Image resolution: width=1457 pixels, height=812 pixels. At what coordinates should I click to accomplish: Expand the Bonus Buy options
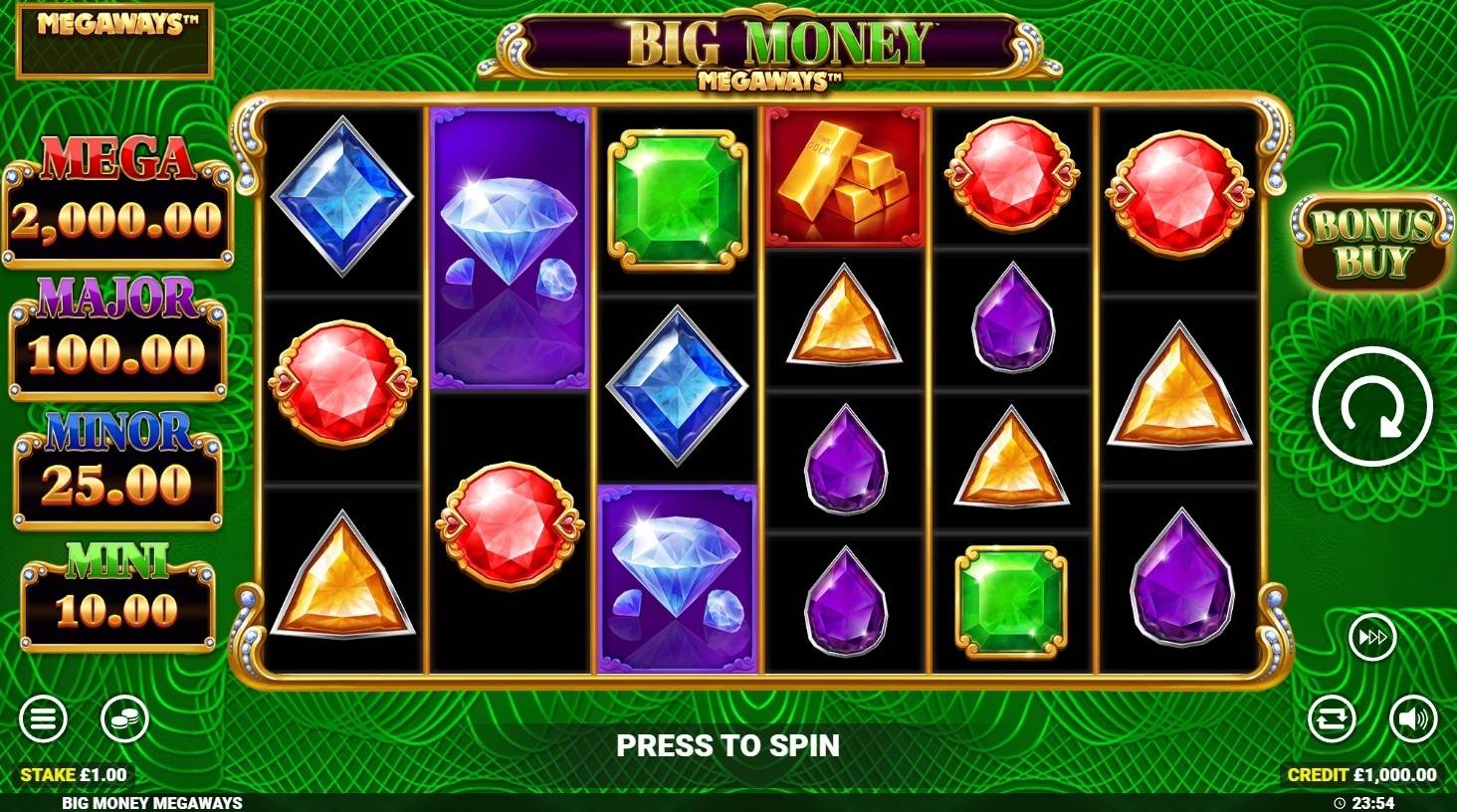click(x=1372, y=242)
